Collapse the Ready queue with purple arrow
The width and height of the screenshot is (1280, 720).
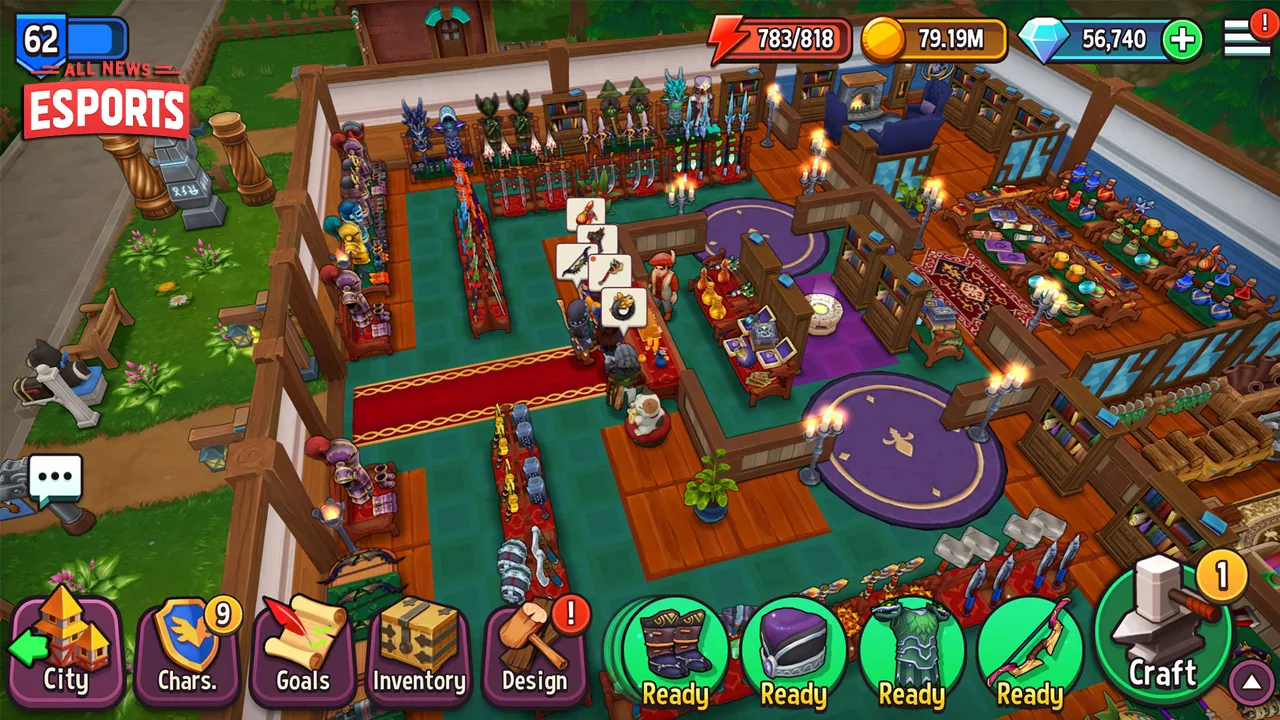click(x=1249, y=683)
